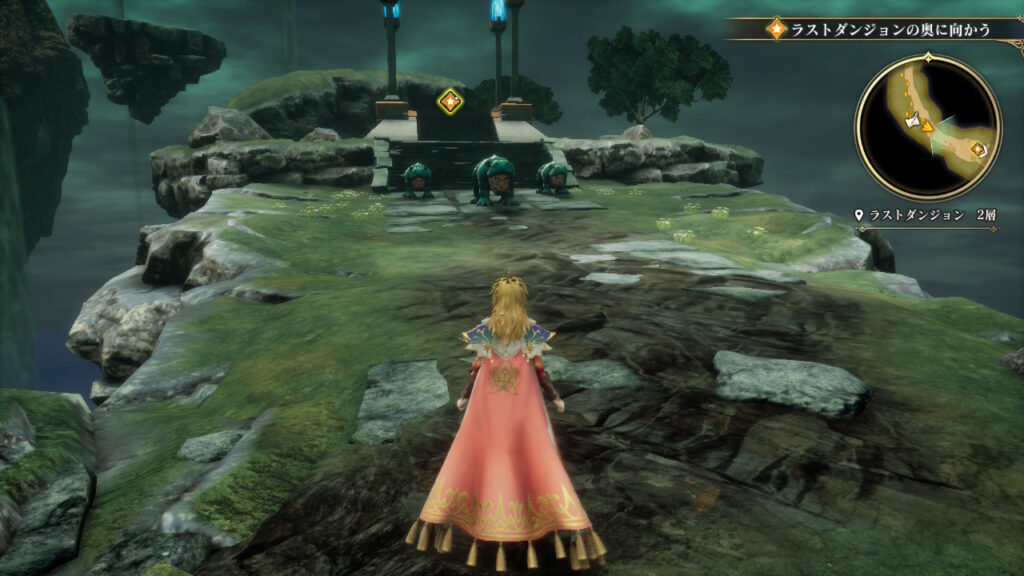Select the ラストダンジョン 2層 location label
This screenshot has height=576, width=1024.
coord(927,215)
